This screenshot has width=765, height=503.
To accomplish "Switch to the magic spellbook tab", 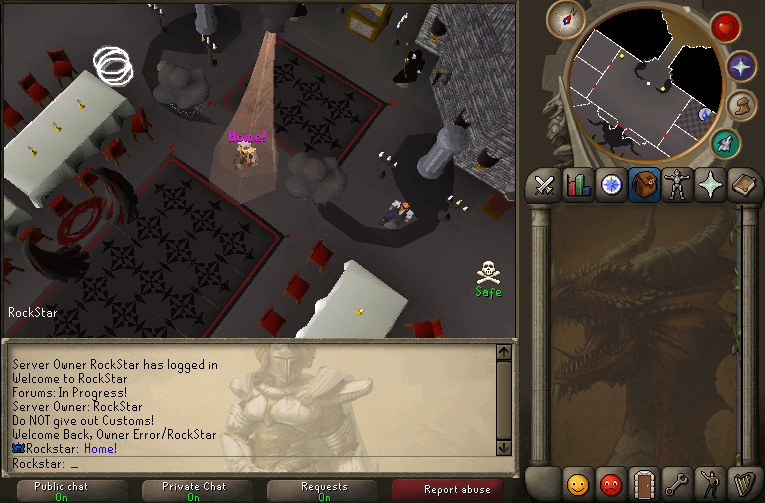I will click(745, 186).
